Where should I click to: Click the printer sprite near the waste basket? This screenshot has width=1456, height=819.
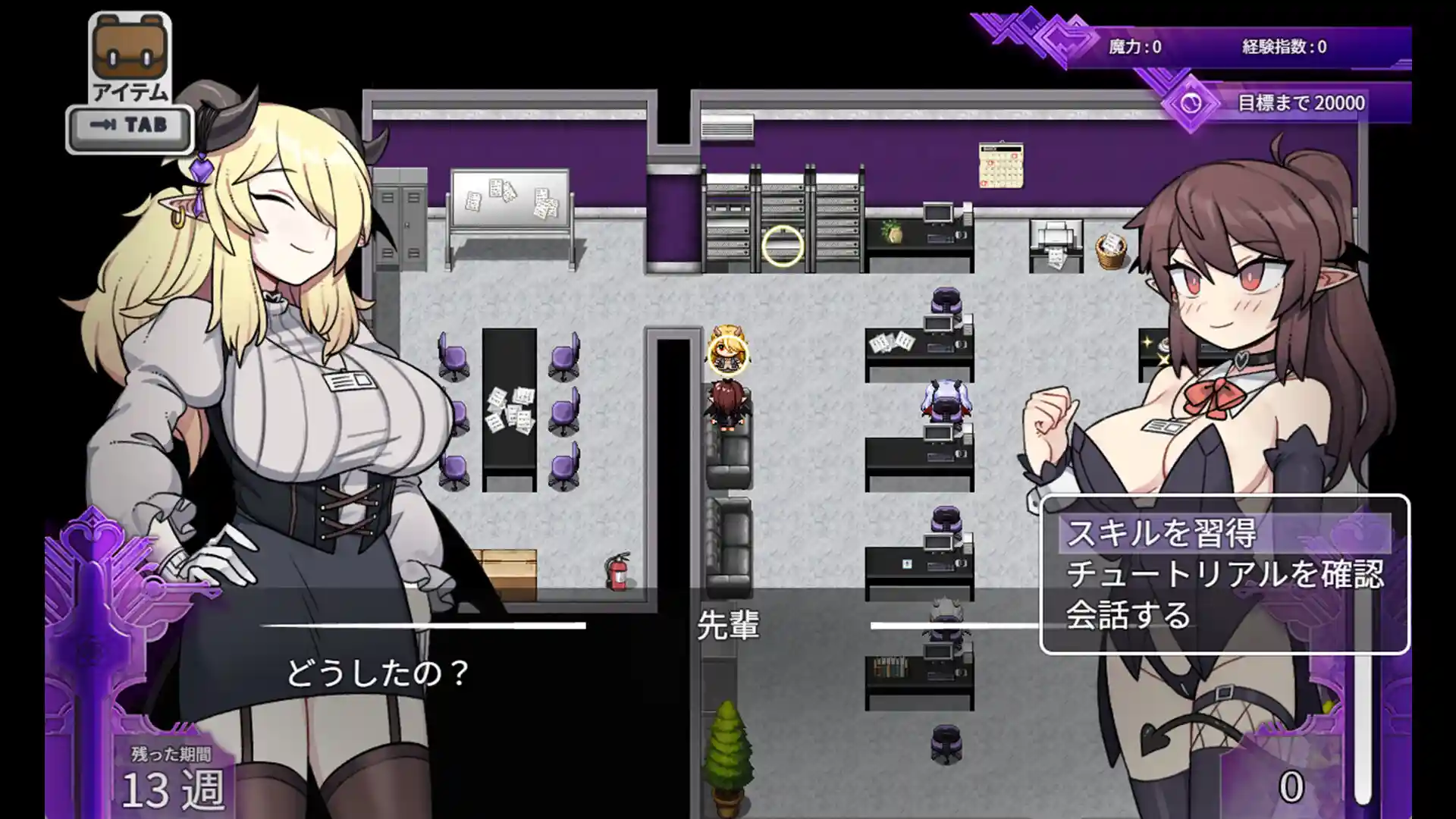[x=1054, y=239]
